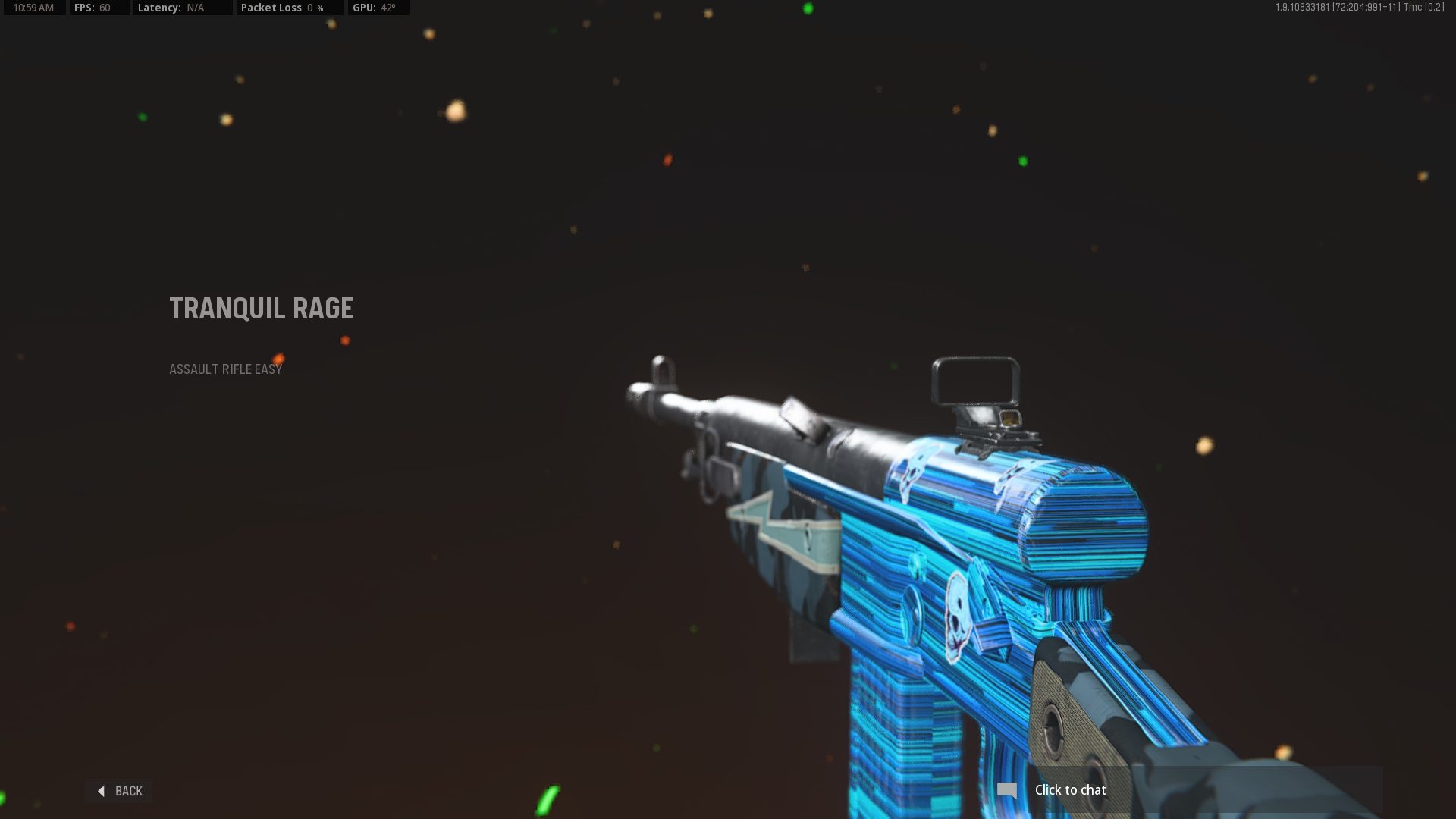Open the Click to chat input
This screenshot has height=819, width=1456.
pos(1069,789)
